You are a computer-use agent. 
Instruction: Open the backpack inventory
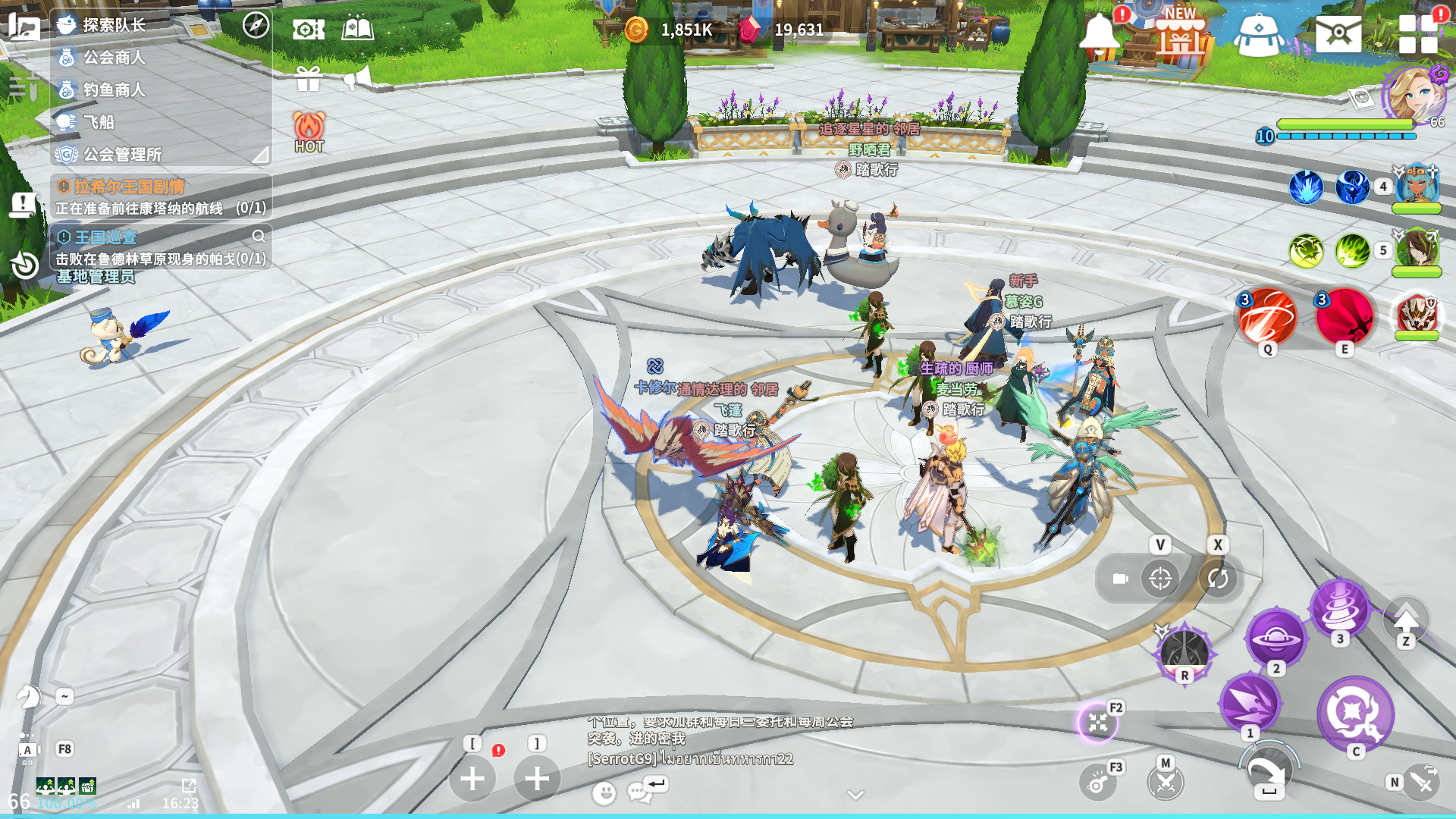(x=1259, y=35)
